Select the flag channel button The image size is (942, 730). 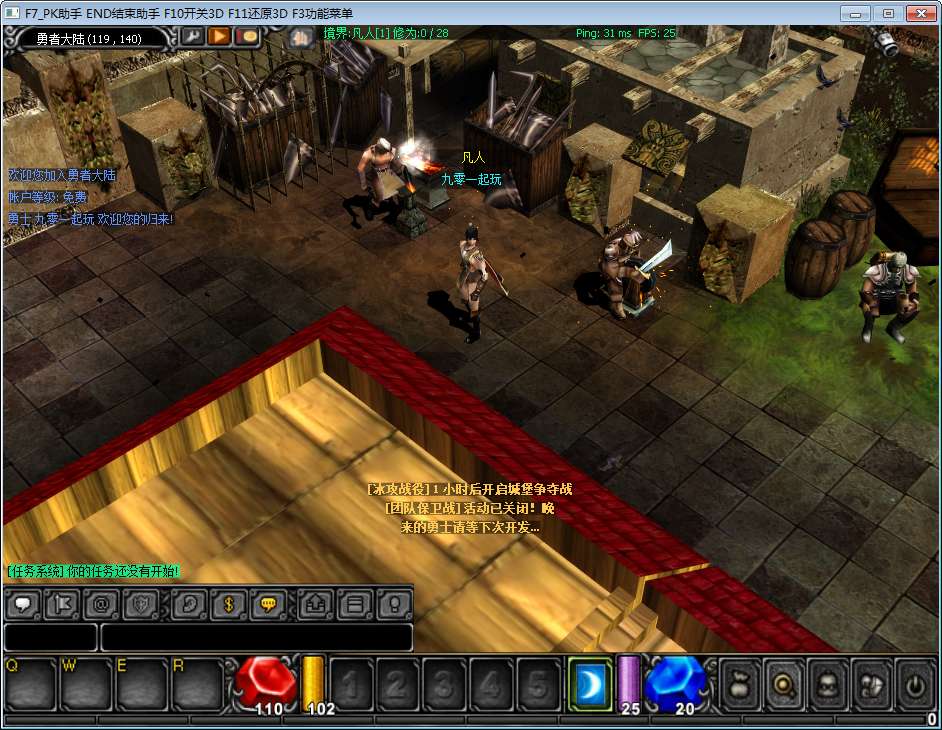click(x=62, y=604)
